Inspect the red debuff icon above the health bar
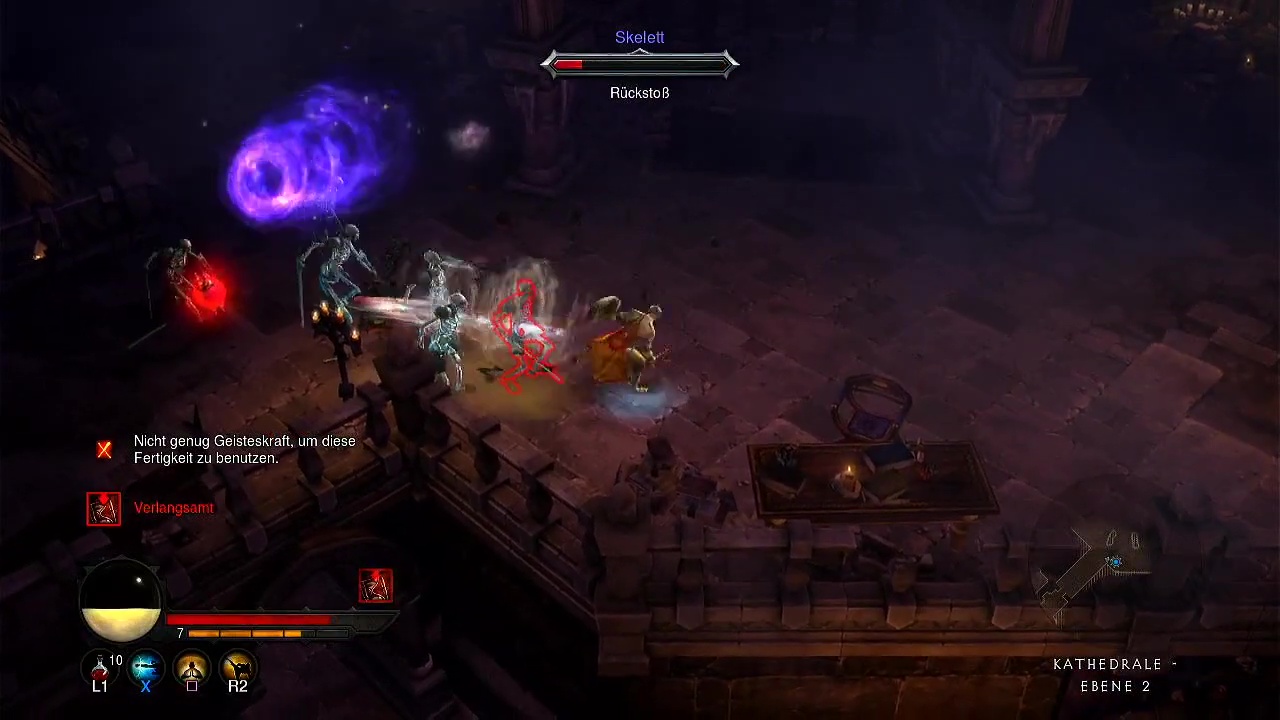Screen dimensions: 1280x720 tap(376, 586)
